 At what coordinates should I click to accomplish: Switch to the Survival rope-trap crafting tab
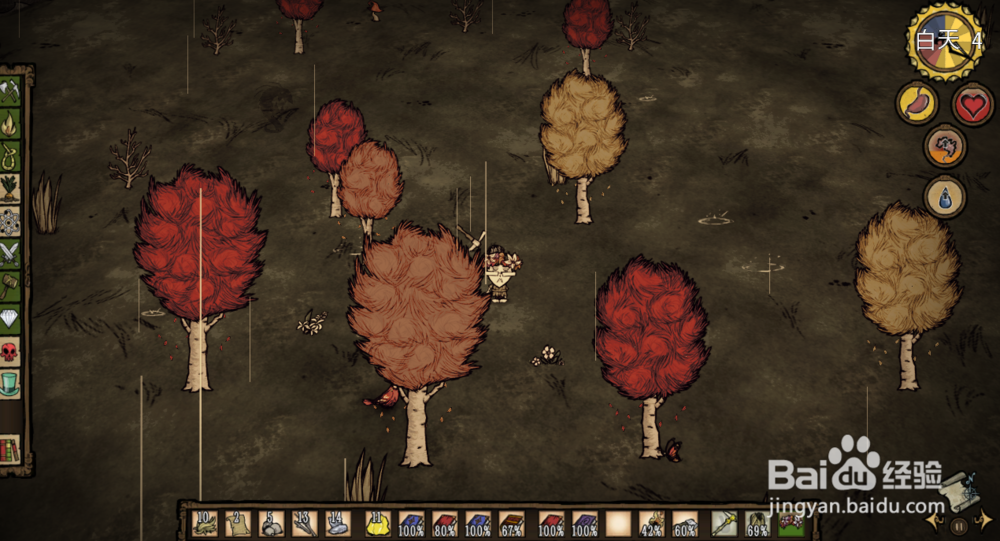click(10, 156)
